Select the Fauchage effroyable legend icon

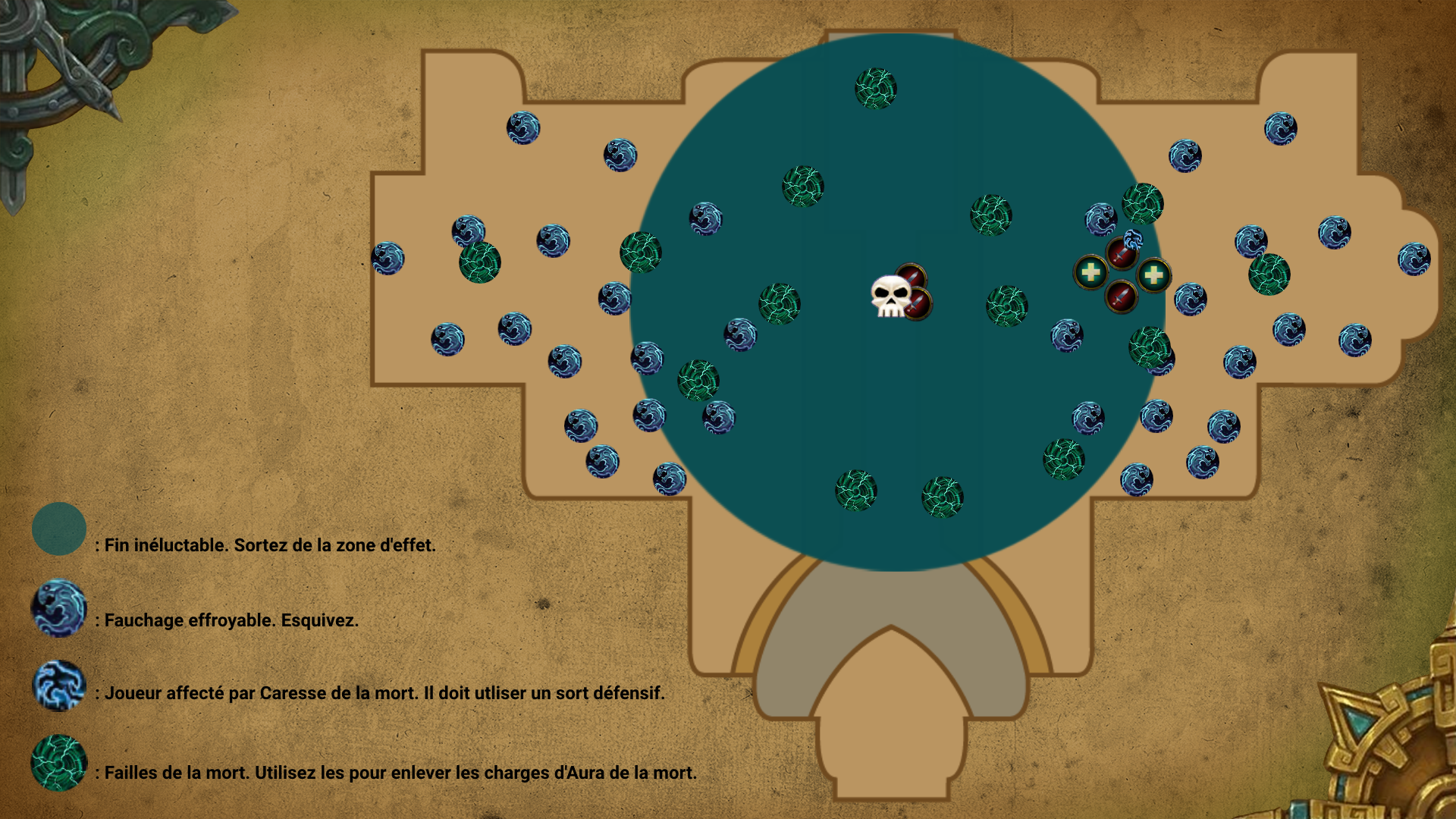click(x=59, y=608)
